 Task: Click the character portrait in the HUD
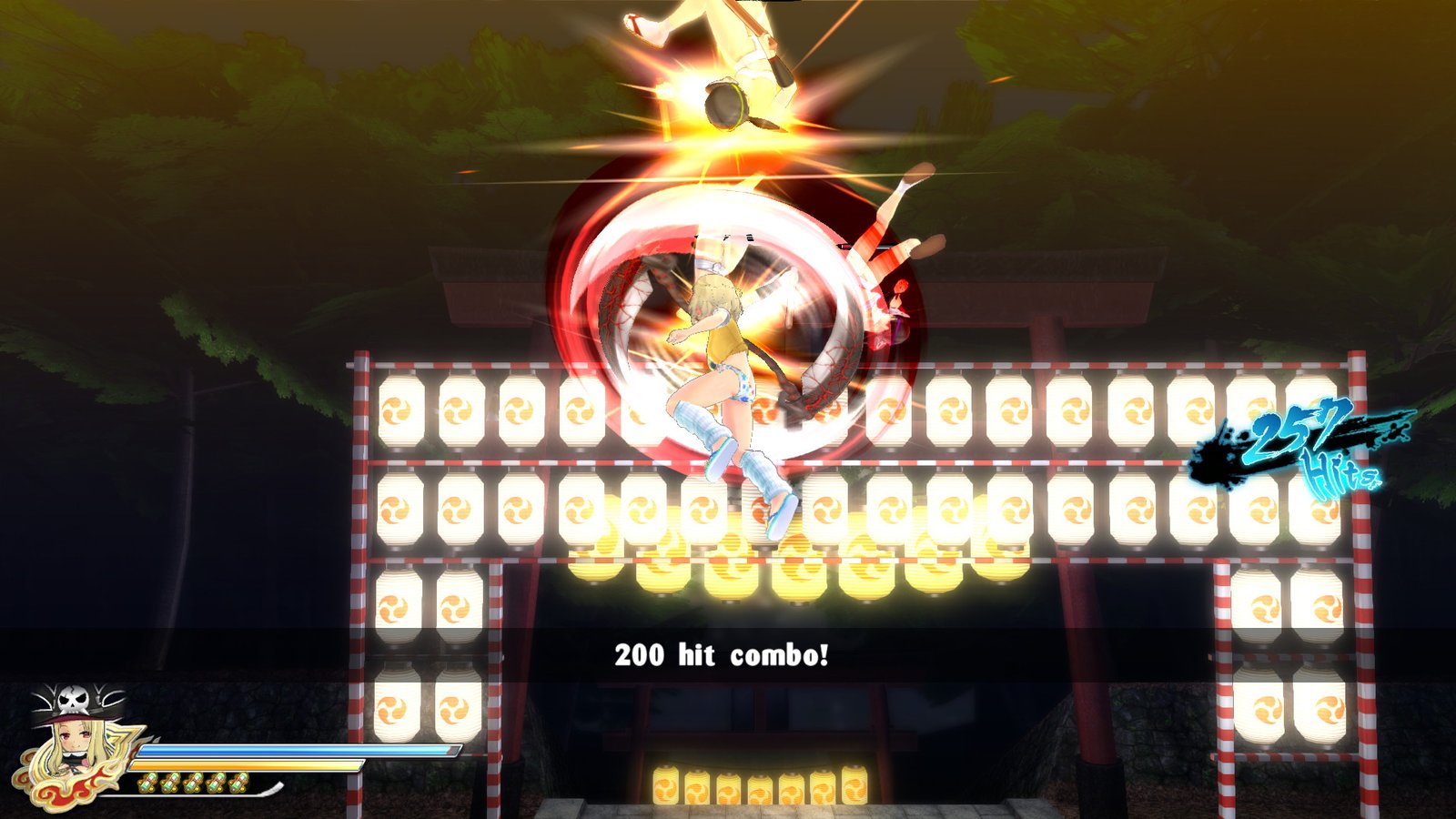73,739
